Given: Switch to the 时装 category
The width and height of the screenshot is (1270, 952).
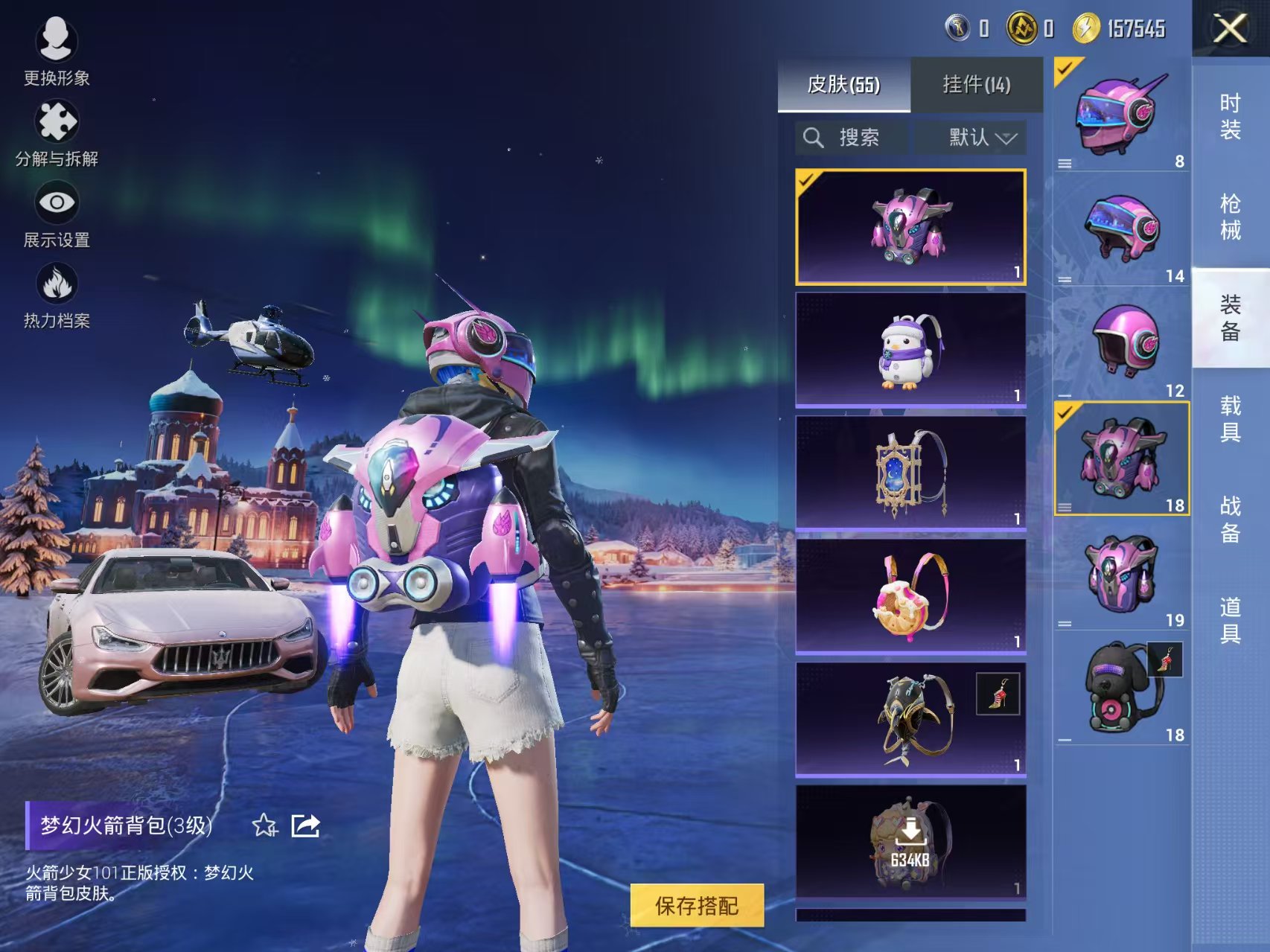Looking at the screenshot, I should point(1230,117).
